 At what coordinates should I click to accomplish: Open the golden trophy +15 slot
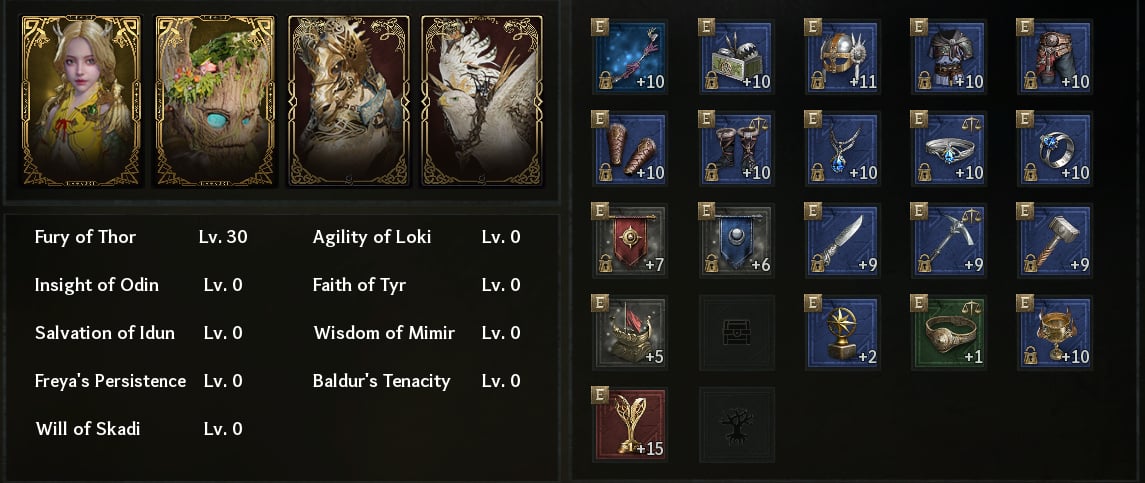tap(630, 424)
